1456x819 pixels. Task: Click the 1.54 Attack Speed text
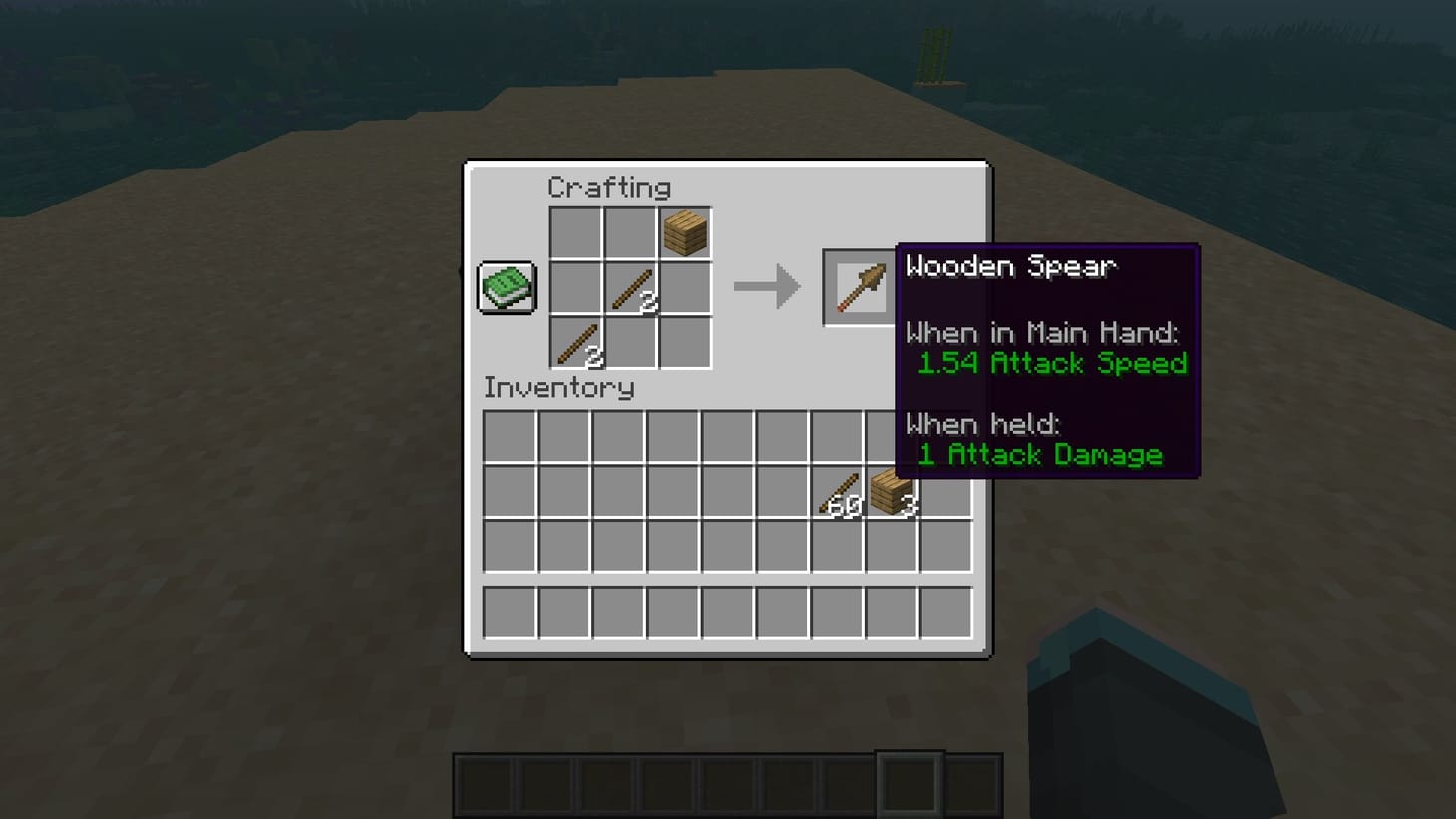[1052, 364]
